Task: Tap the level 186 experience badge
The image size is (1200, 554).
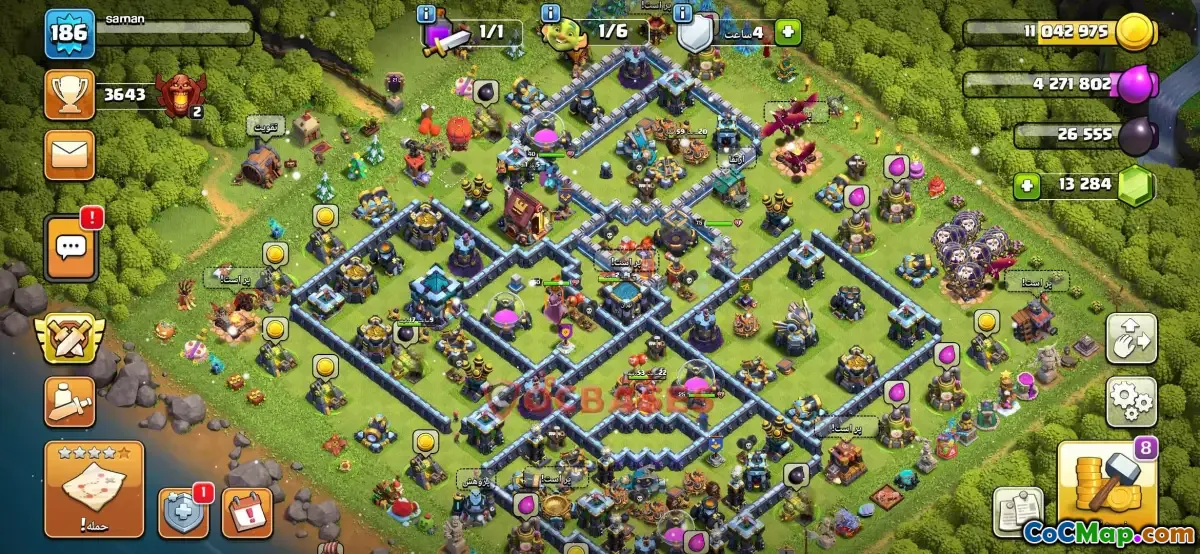Action: (69, 34)
